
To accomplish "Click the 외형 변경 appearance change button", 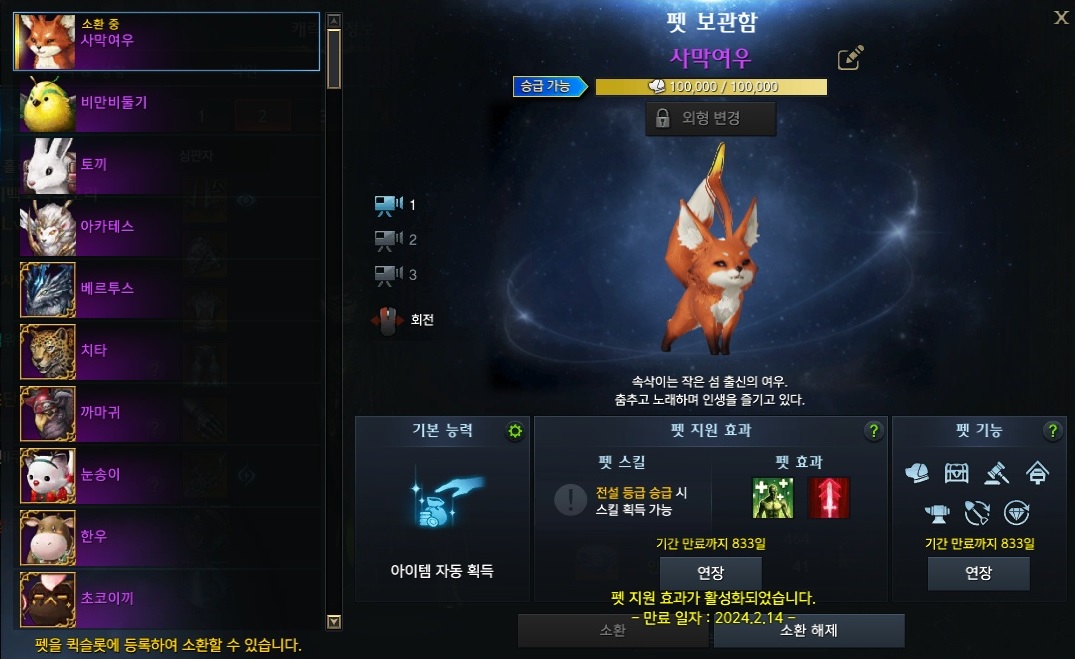I will tap(710, 118).
